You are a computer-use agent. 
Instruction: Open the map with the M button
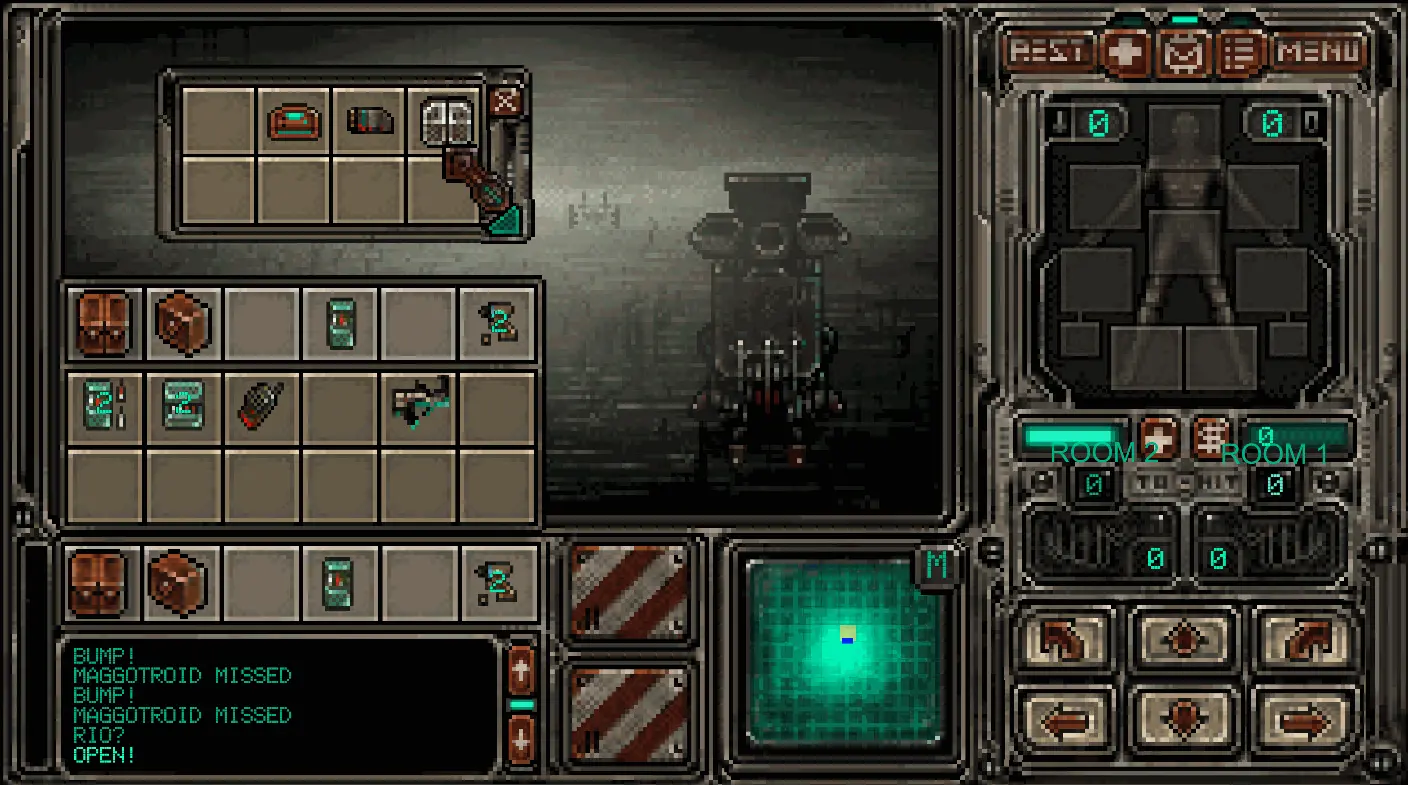pos(937,565)
